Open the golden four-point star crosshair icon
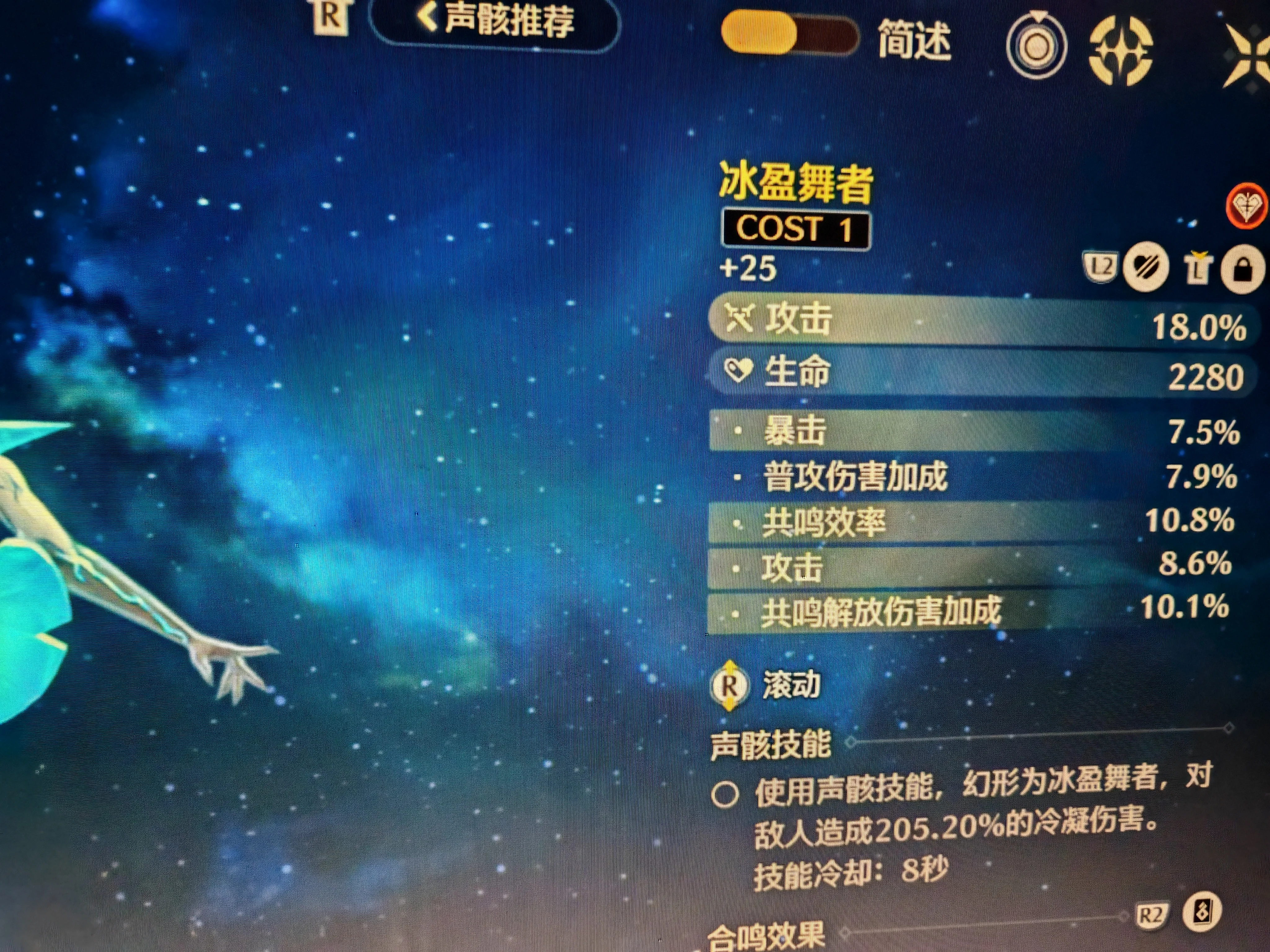 pyautogui.click(x=1120, y=51)
